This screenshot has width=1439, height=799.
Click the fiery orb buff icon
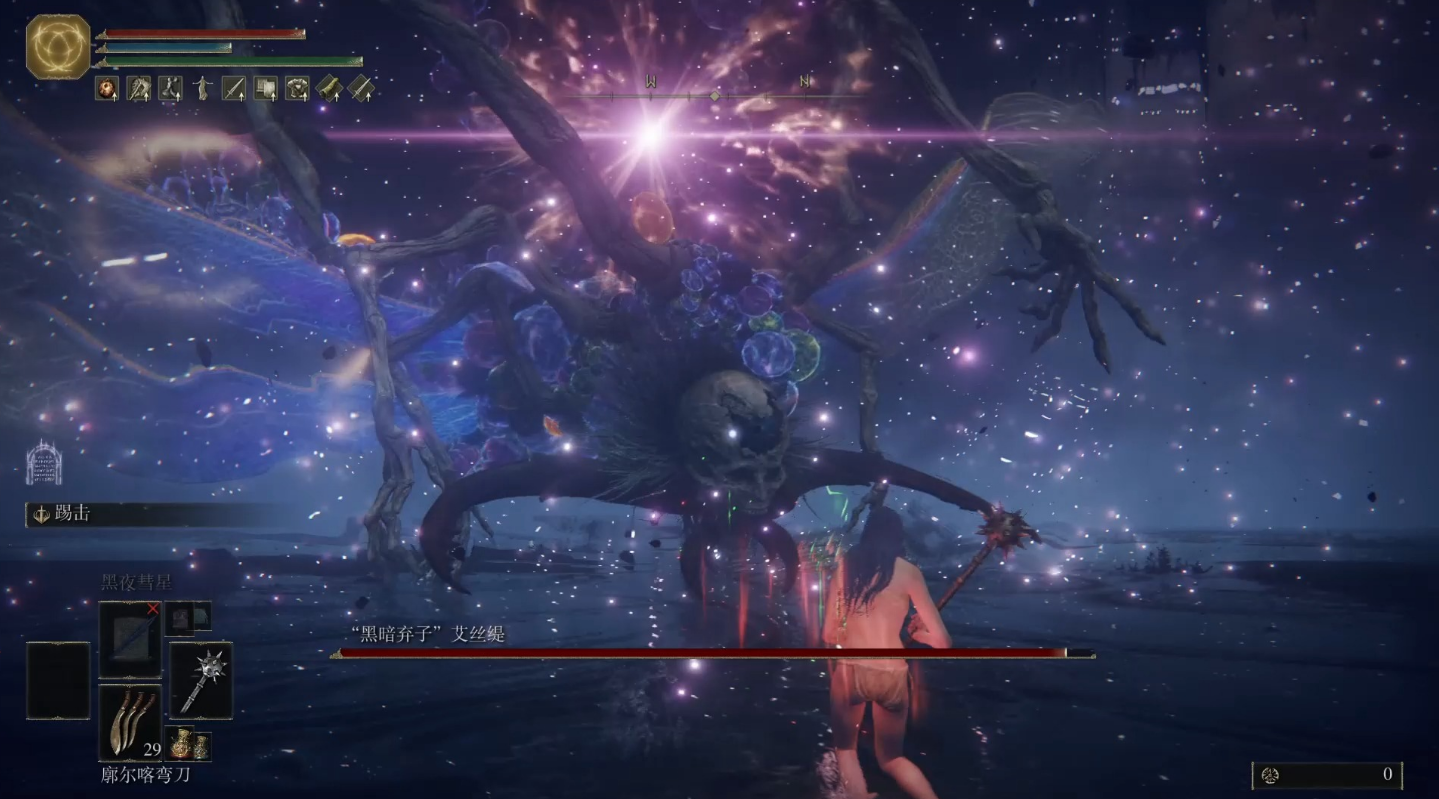coord(107,88)
